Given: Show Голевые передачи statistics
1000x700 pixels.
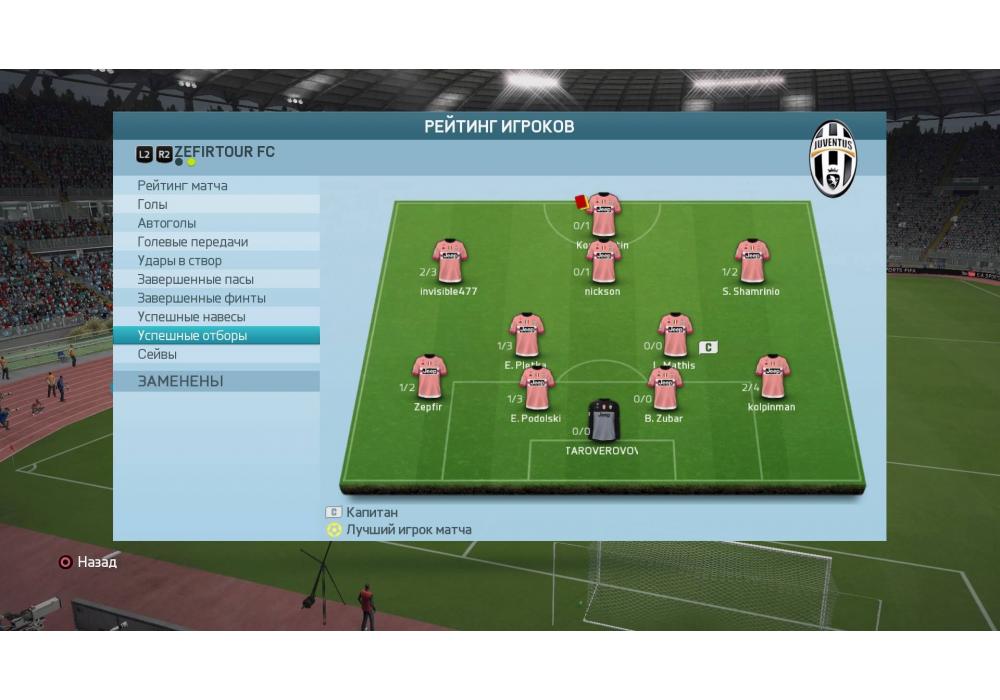Looking at the screenshot, I should click(193, 242).
